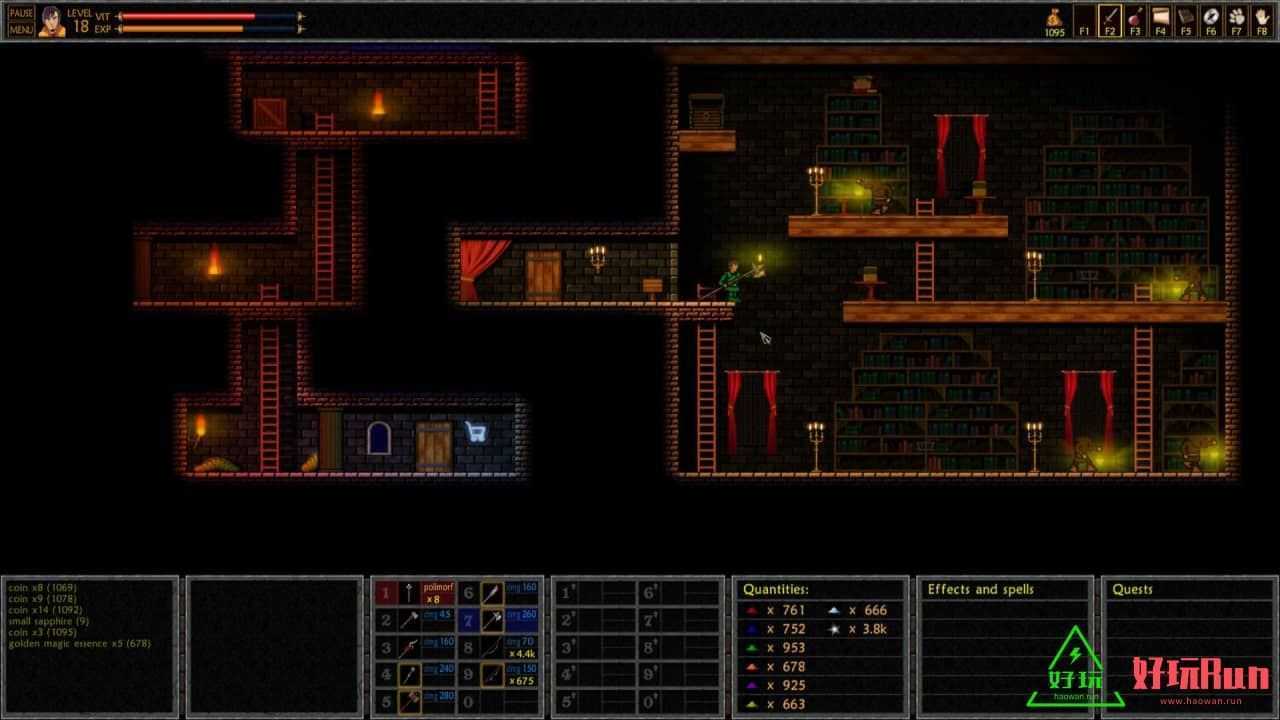Select the F7 paw icon
This screenshot has width=1280, height=720.
coord(1236,17)
